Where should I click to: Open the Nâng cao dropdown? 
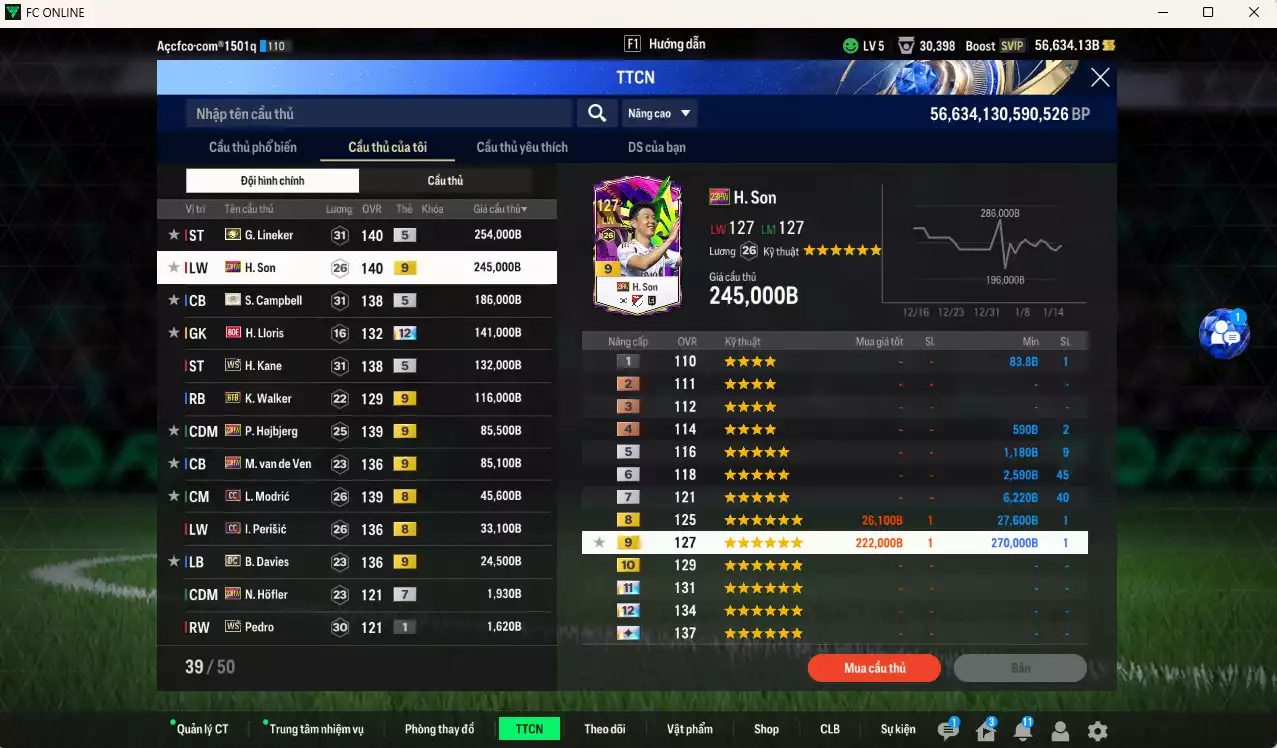click(659, 114)
